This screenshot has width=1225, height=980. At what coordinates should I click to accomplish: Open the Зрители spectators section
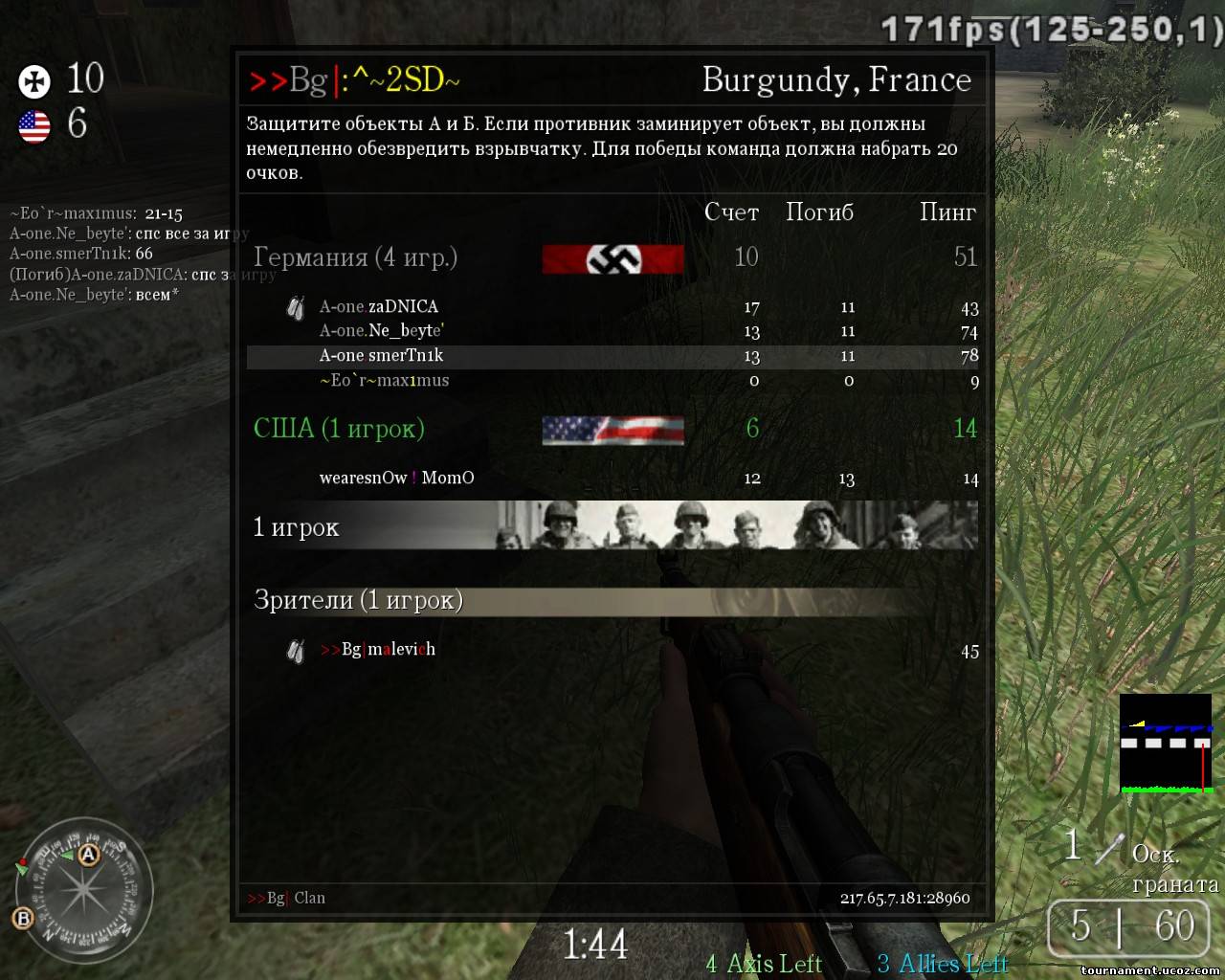coord(358,600)
